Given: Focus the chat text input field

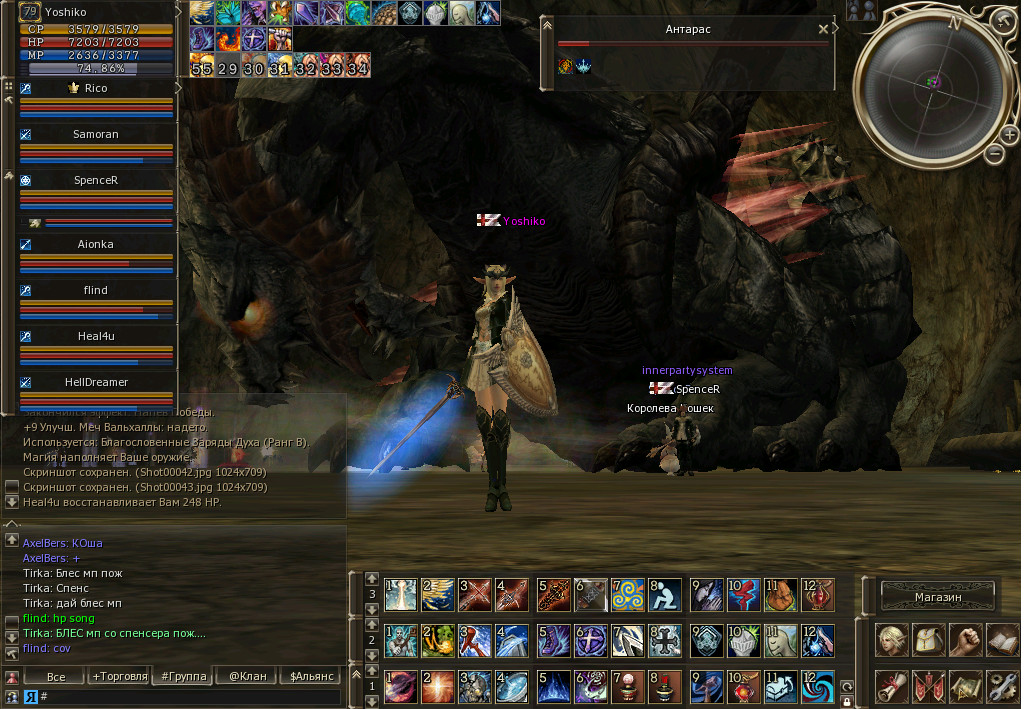Looking at the screenshot, I should (190, 696).
